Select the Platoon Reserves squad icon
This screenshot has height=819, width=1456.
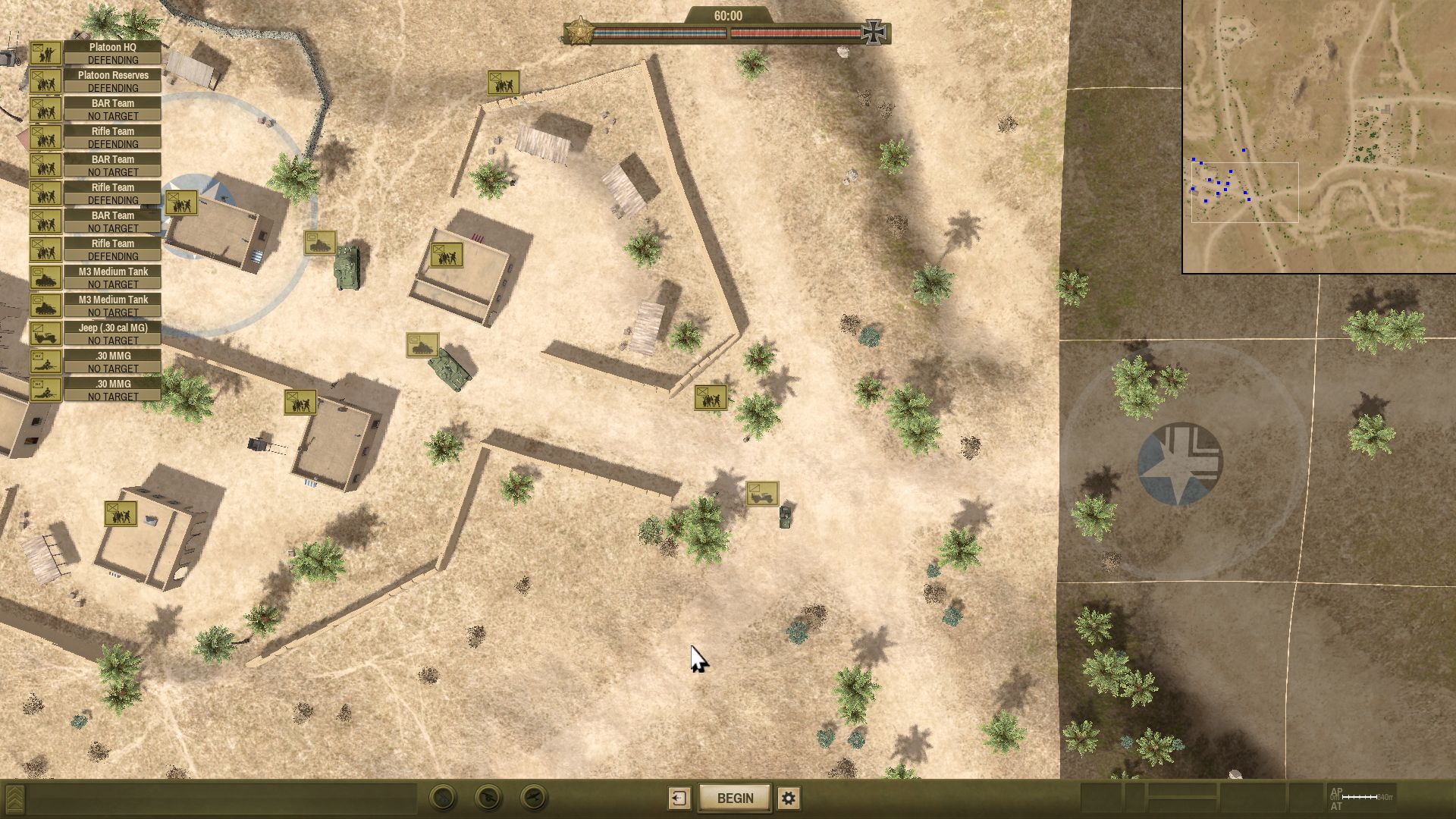pos(47,81)
